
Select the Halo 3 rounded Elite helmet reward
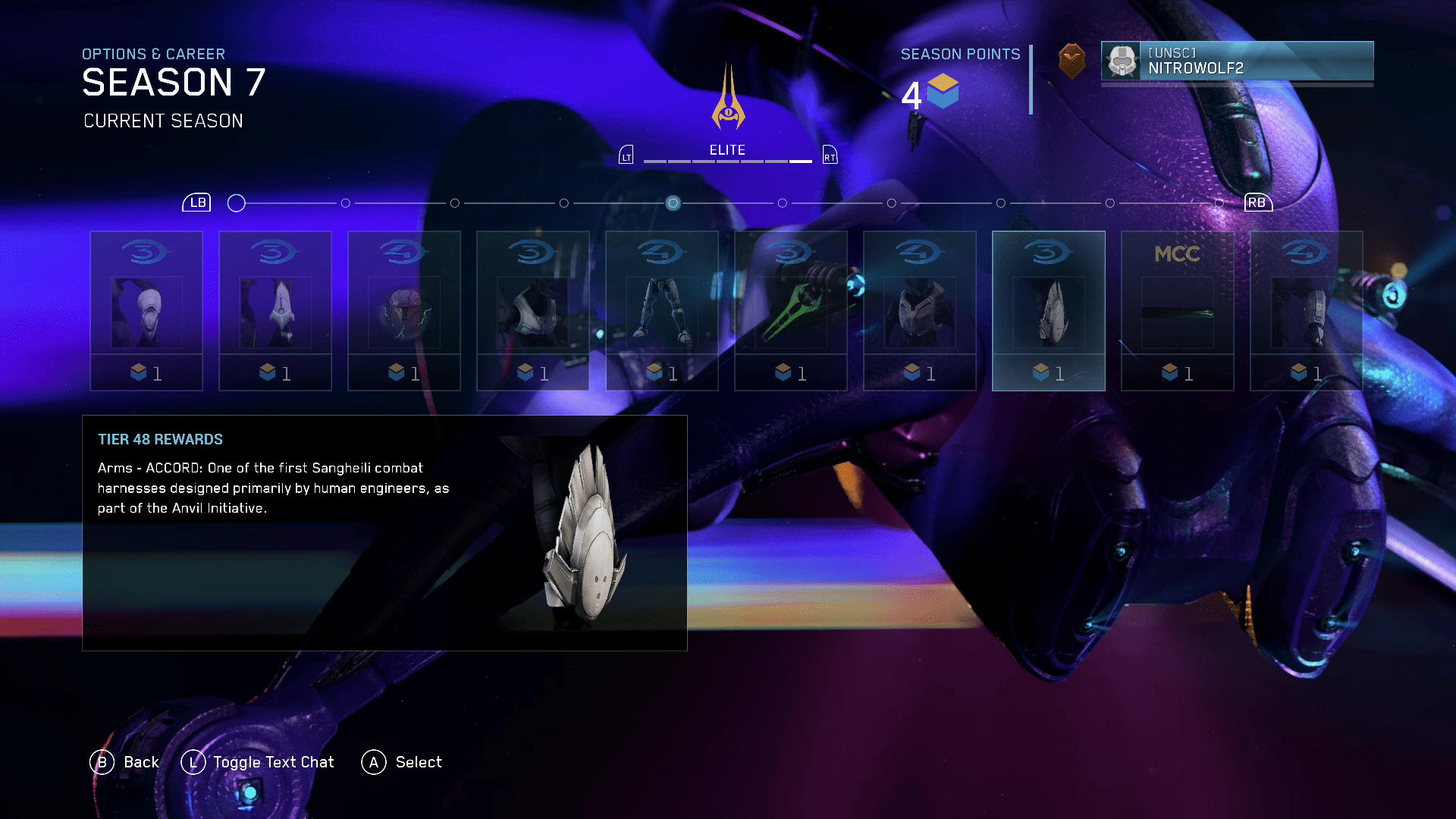(146, 311)
